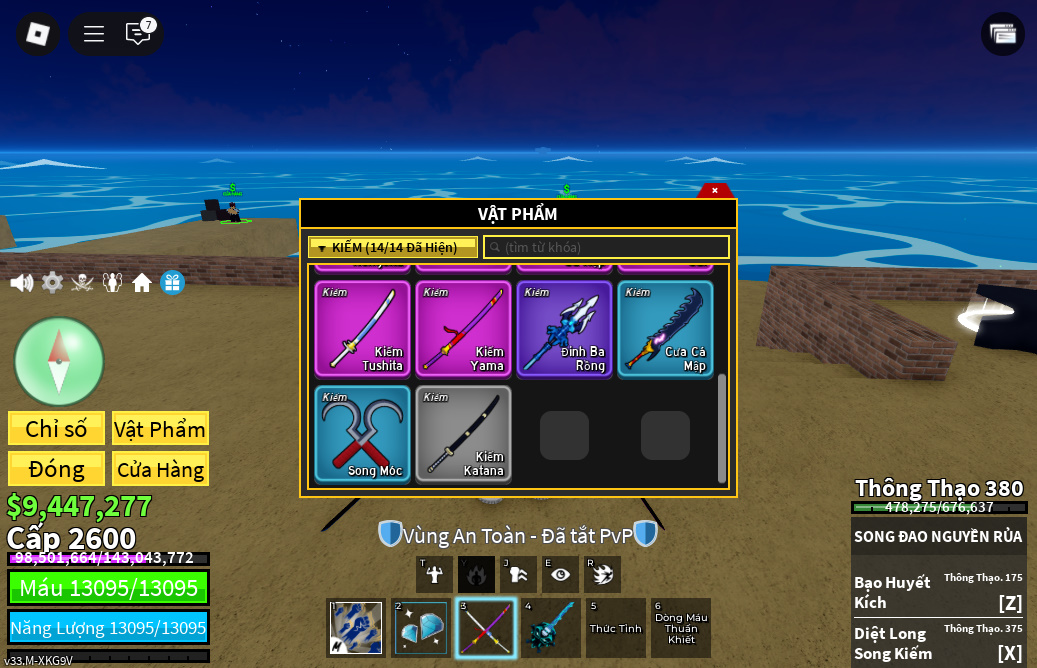1037x668 pixels.
Task: Close the Vật Phẩm inventory window
Action: click(x=715, y=190)
